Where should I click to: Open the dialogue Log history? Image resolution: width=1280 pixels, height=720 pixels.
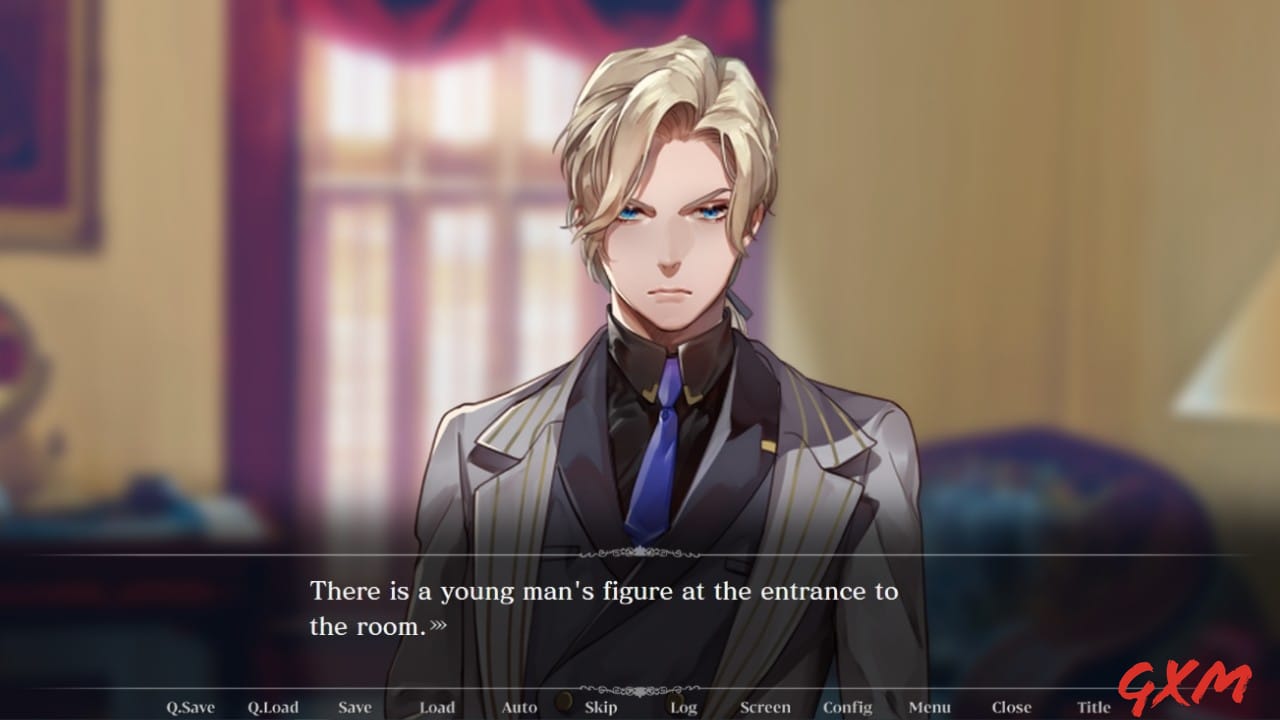coord(683,707)
